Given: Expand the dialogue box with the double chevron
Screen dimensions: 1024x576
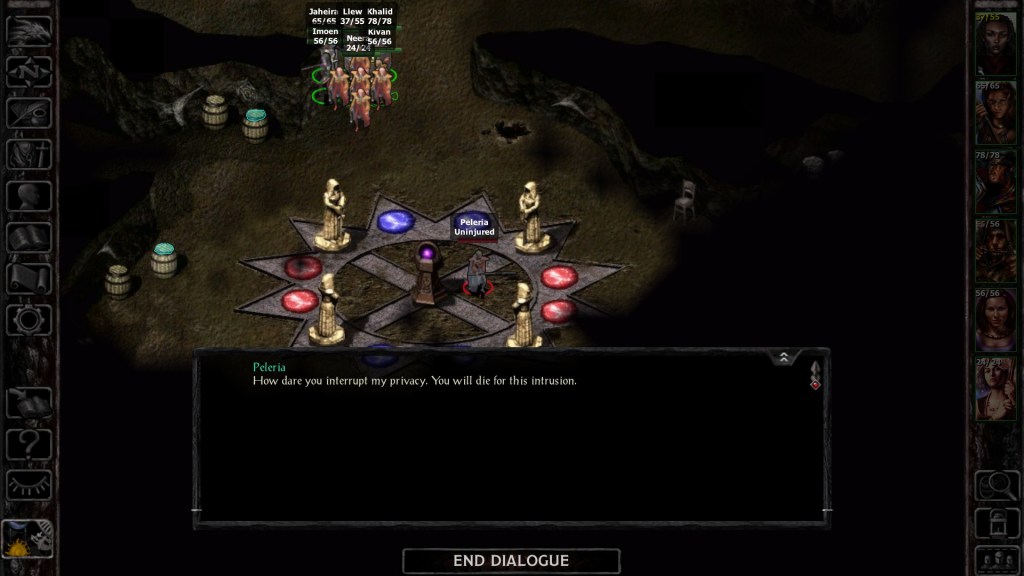Looking at the screenshot, I should (784, 357).
